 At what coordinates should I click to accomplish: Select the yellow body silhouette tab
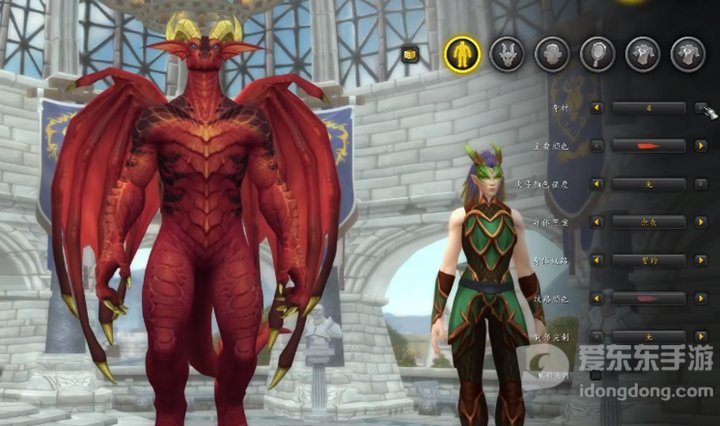pyautogui.click(x=462, y=53)
